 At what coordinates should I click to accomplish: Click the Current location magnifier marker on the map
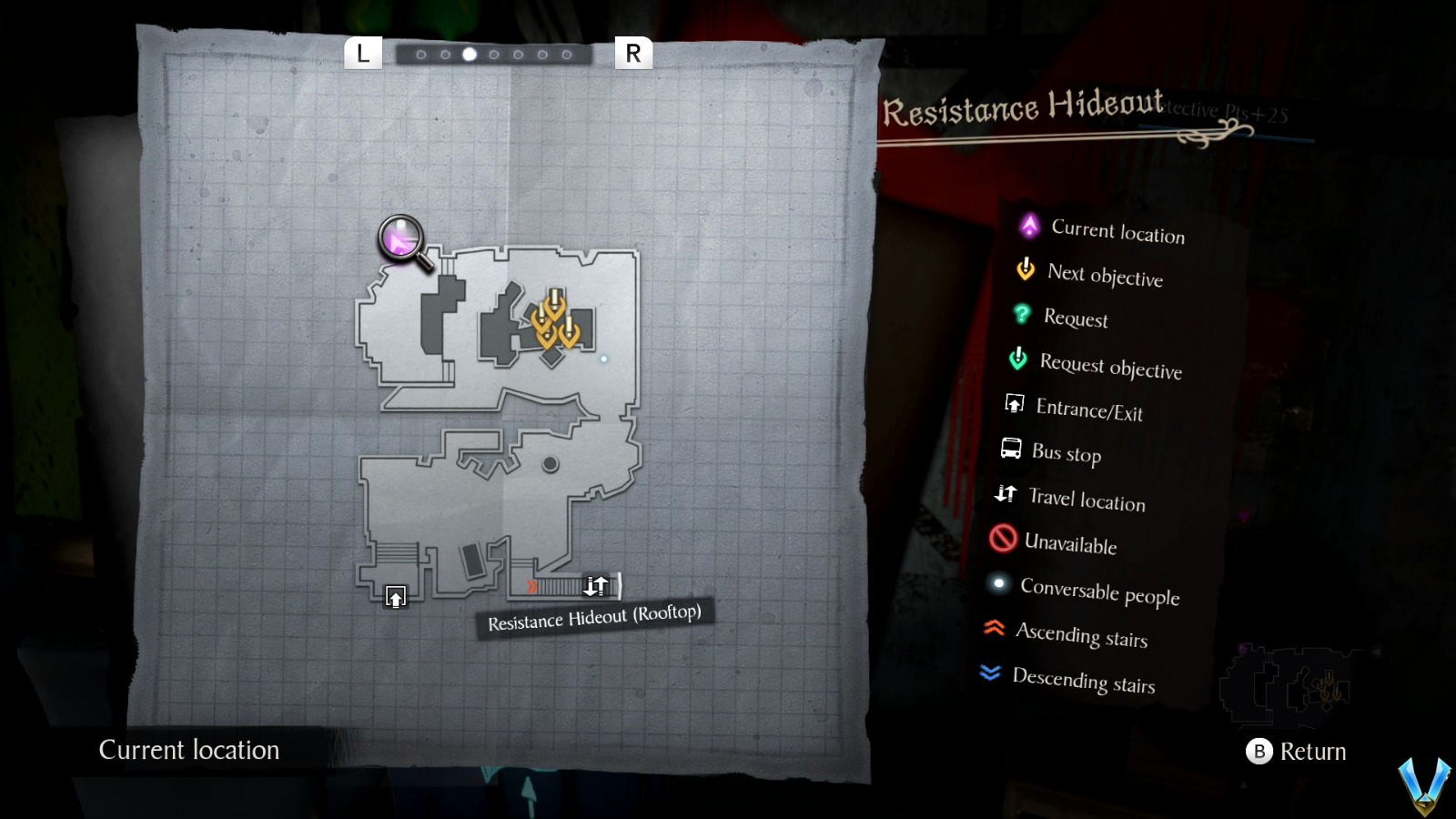coord(400,239)
